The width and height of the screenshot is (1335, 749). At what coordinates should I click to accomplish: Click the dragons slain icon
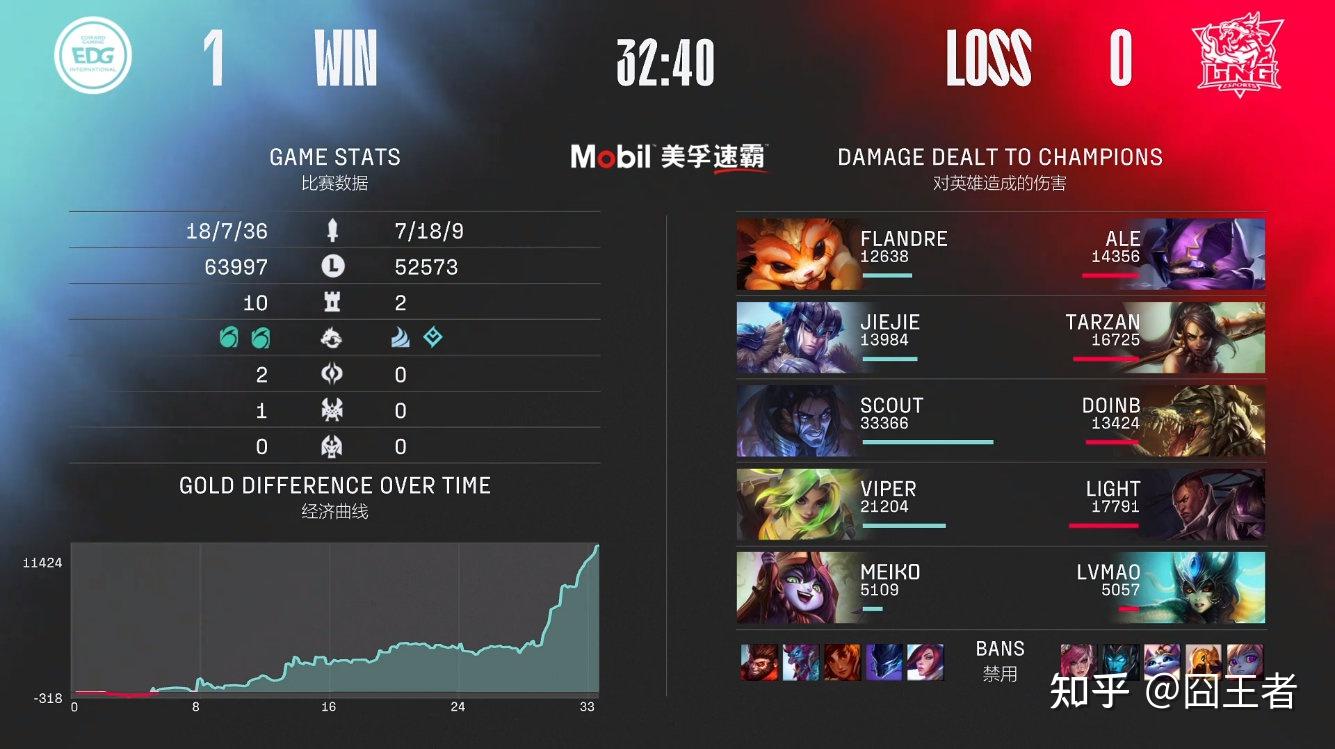332,338
